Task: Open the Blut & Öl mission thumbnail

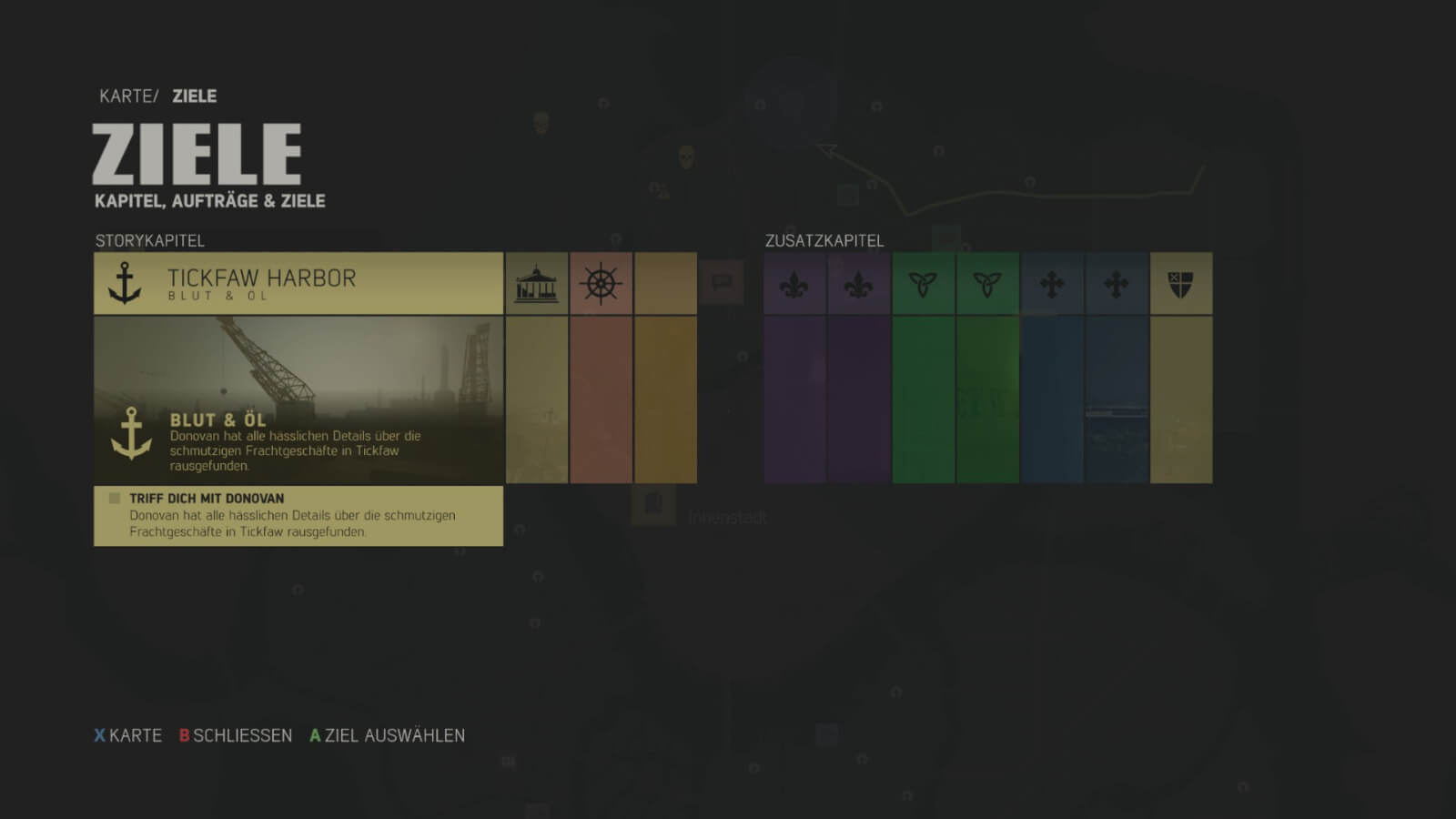Action: tap(298, 399)
